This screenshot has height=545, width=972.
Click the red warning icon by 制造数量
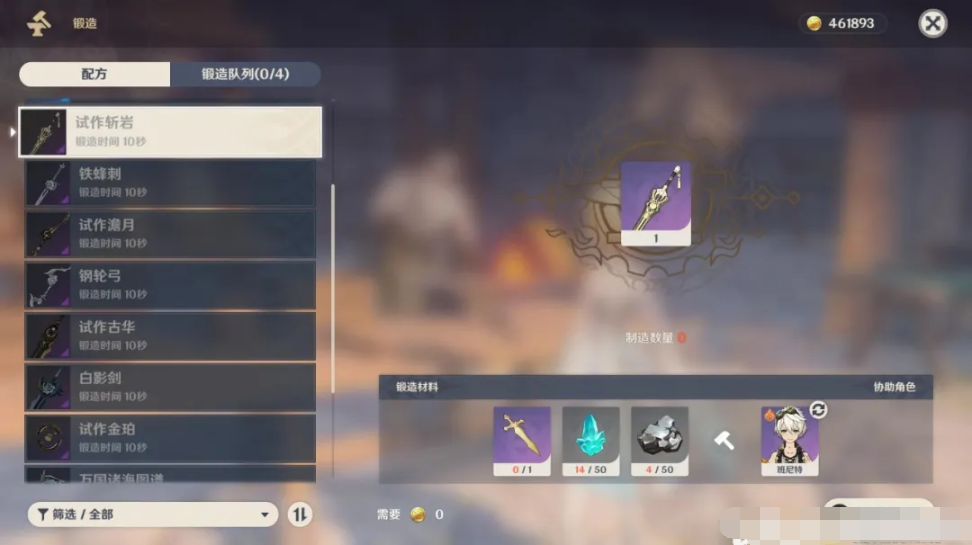click(x=682, y=338)
